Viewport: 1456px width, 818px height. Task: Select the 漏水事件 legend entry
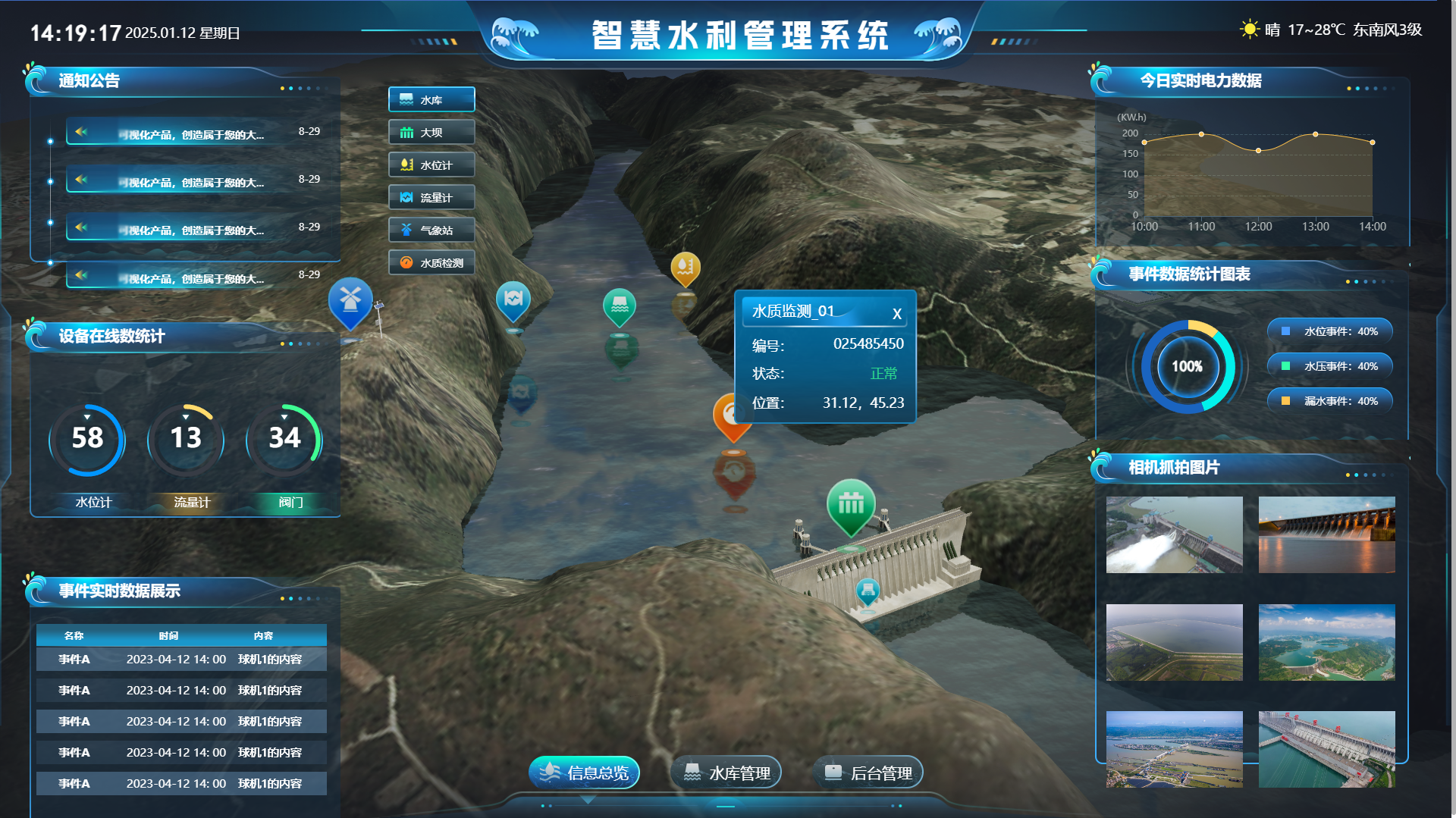coord(1330,401)
